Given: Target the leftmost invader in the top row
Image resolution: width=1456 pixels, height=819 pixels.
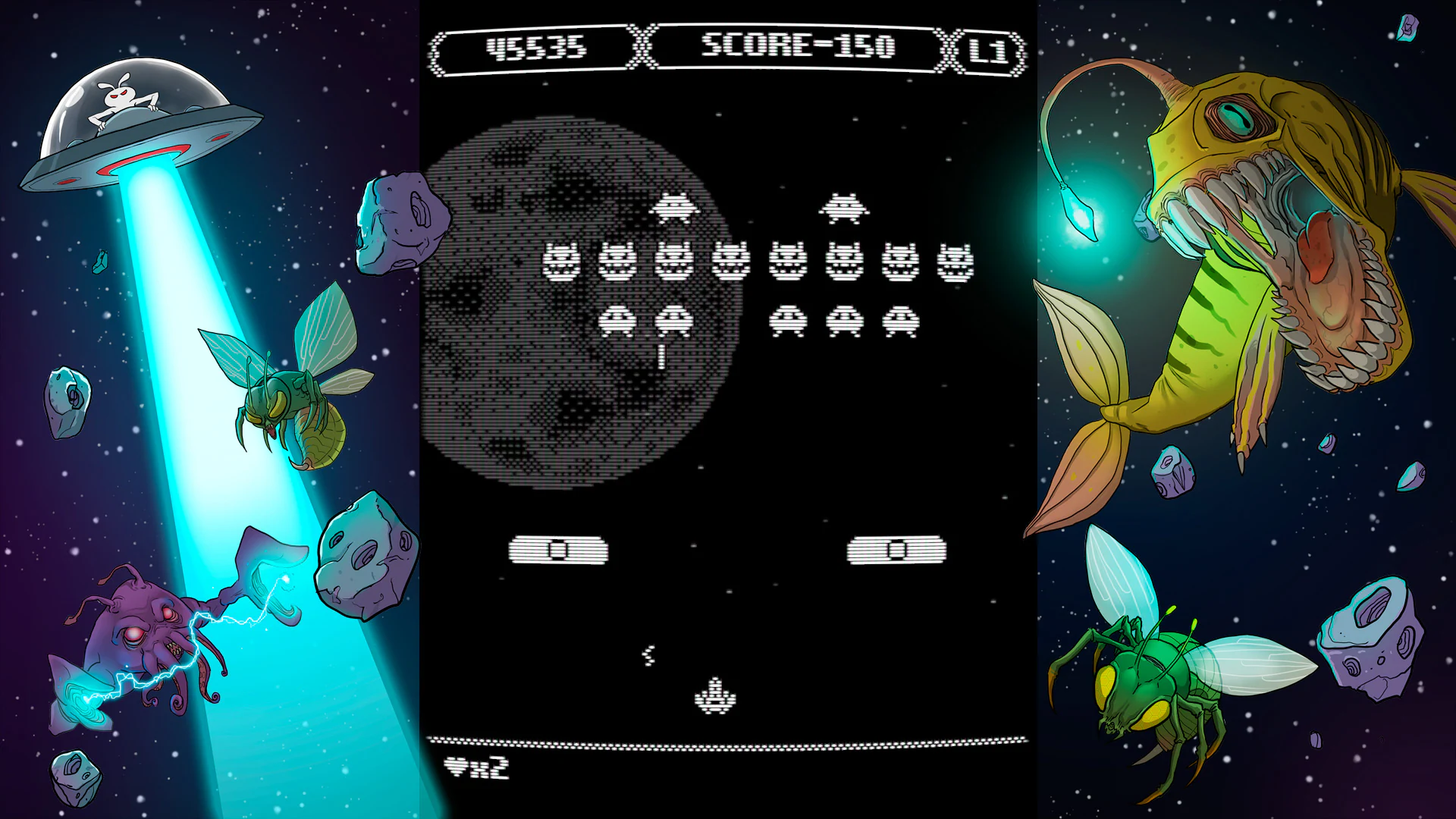Looking at the screenshot, I should click(673, 206).
